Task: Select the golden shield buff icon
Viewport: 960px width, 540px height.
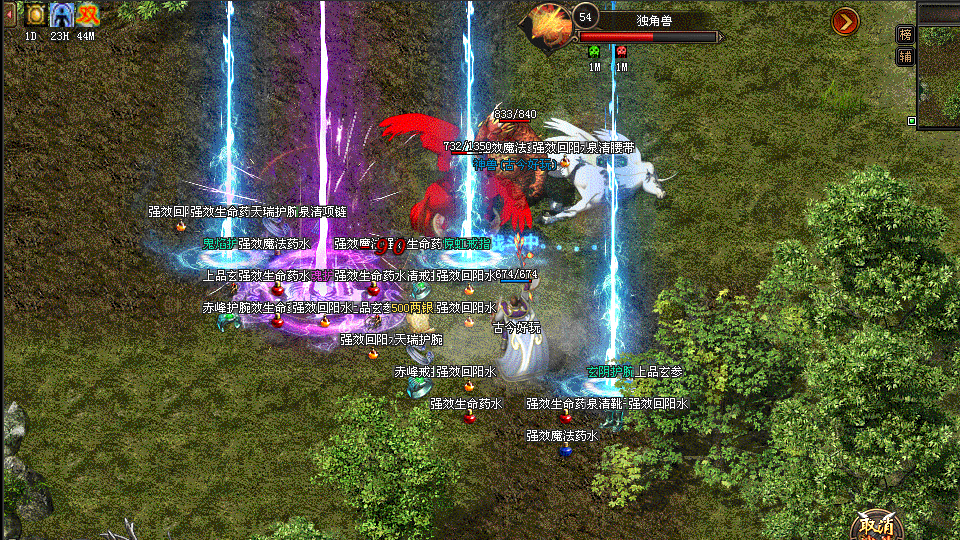Action: [36, 14]
